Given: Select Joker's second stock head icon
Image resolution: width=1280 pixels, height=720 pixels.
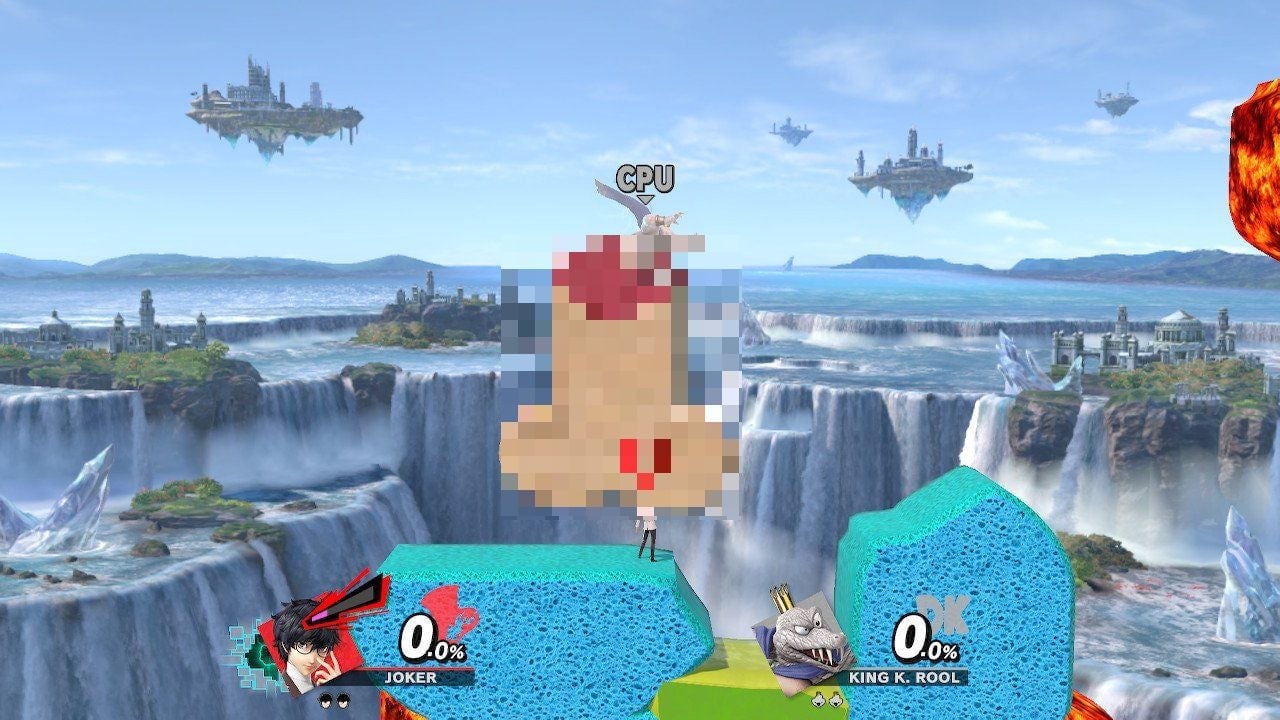Looking at the screenshot, I should click(342, 700).
